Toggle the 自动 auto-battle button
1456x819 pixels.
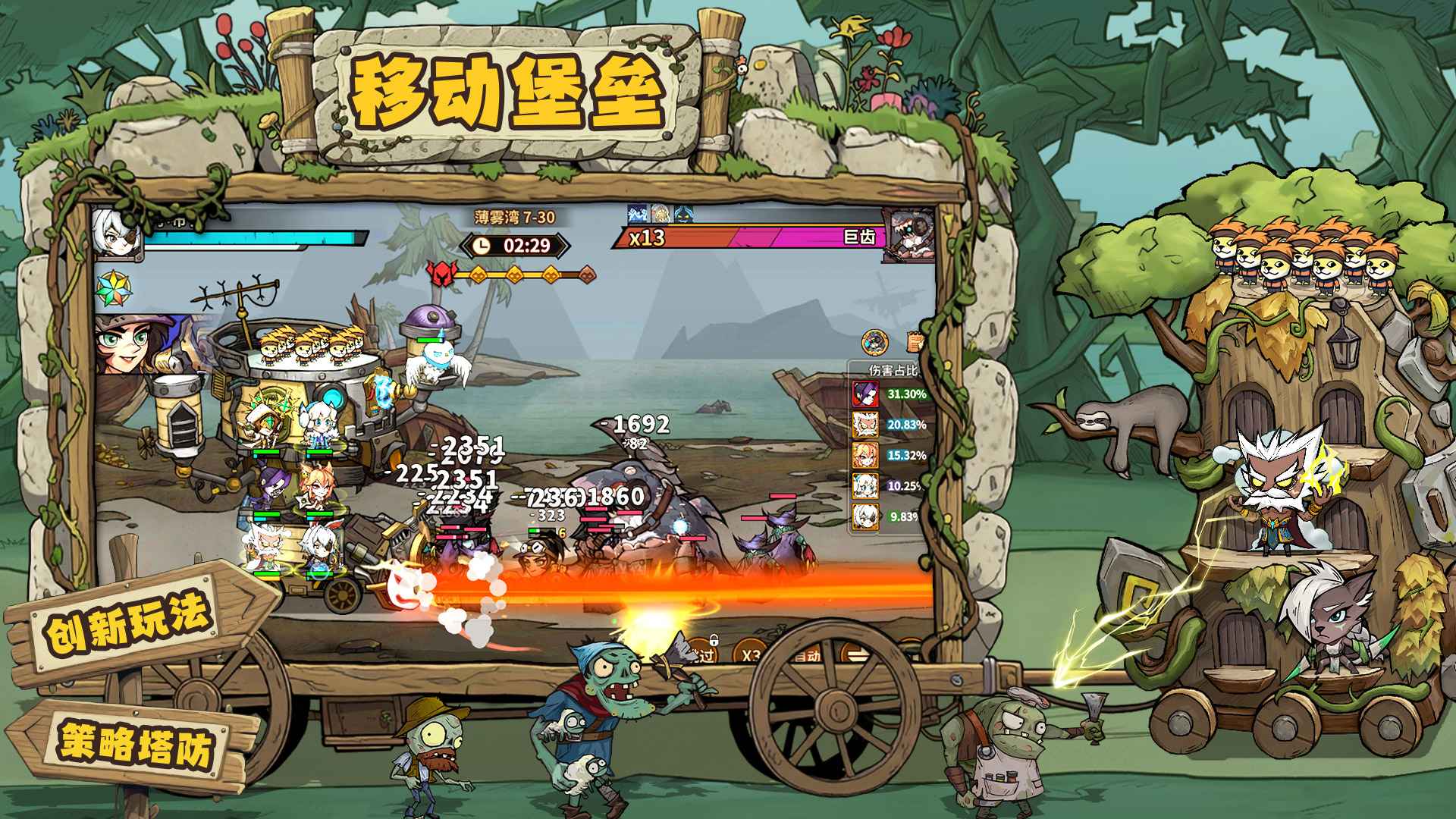tap(806, 655)
